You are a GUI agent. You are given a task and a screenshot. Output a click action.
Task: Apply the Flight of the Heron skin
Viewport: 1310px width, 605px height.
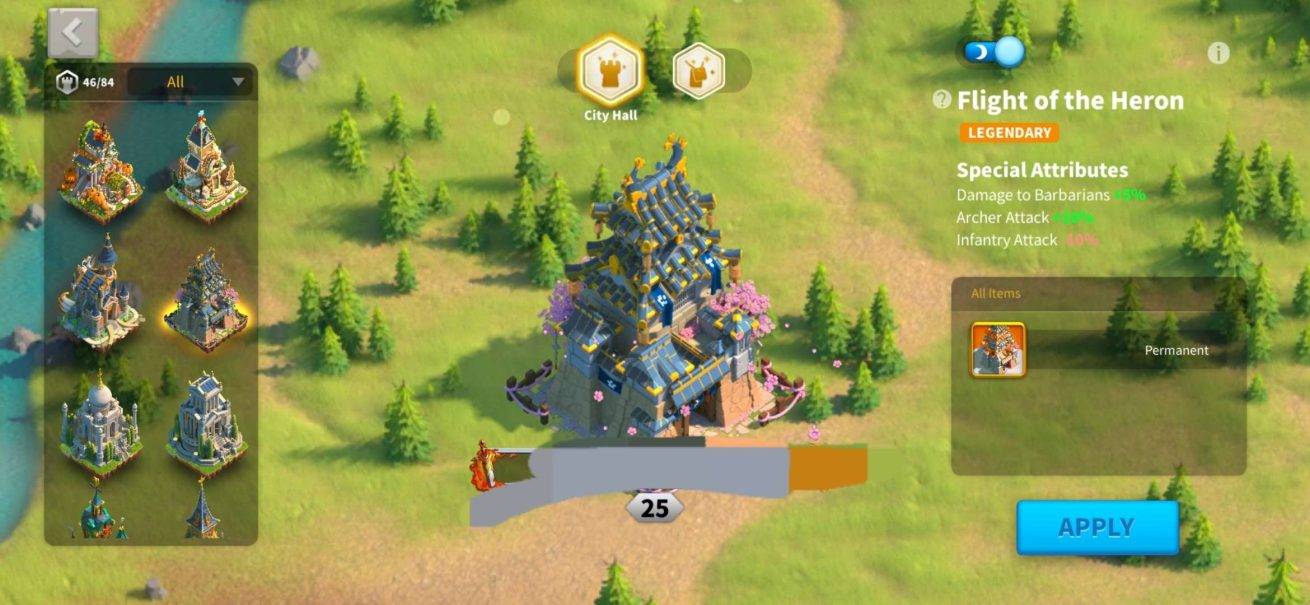pyautogui.click(x=1097, y=527)
